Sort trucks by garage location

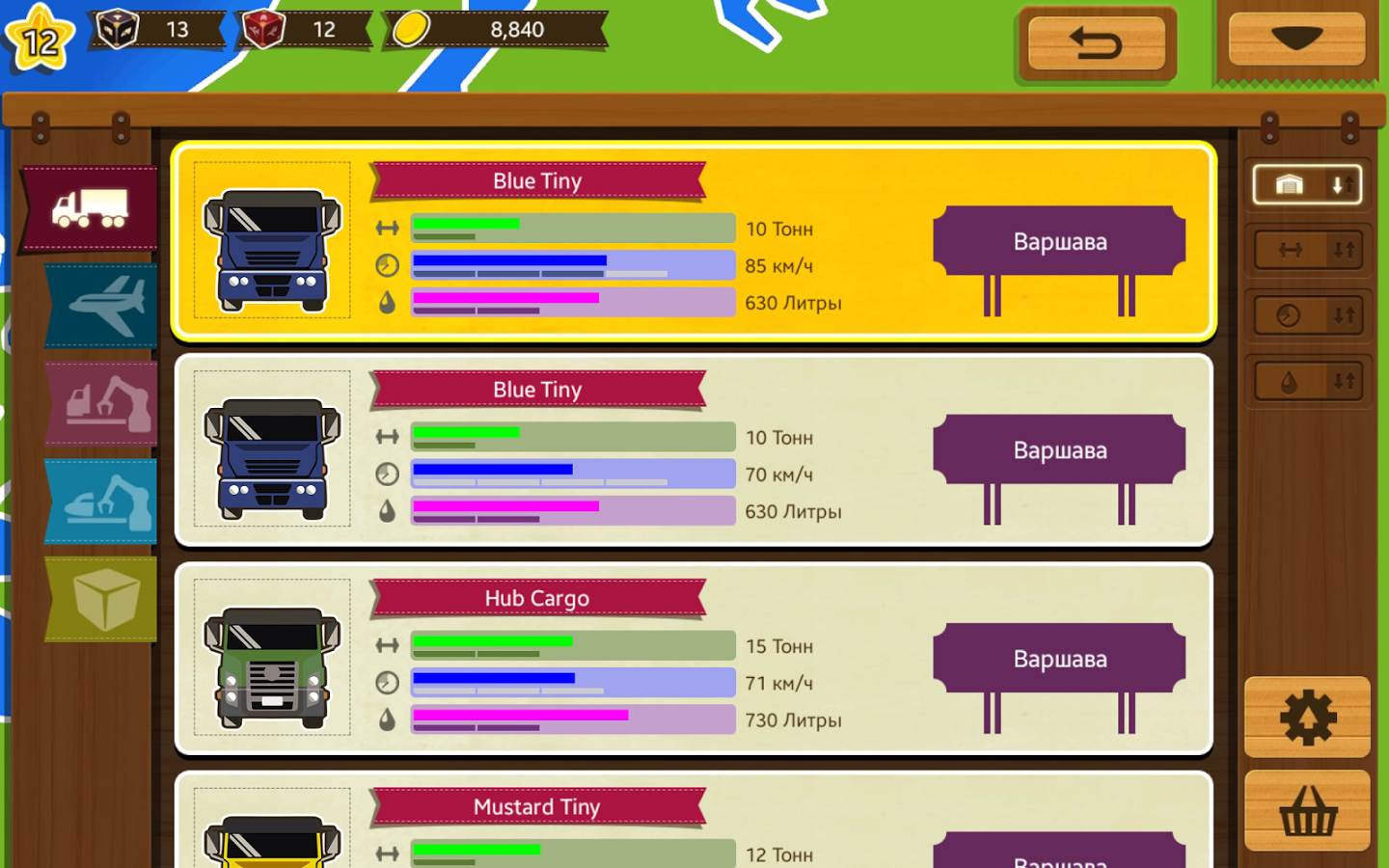pyautogui.click(x=1307, y=184)
